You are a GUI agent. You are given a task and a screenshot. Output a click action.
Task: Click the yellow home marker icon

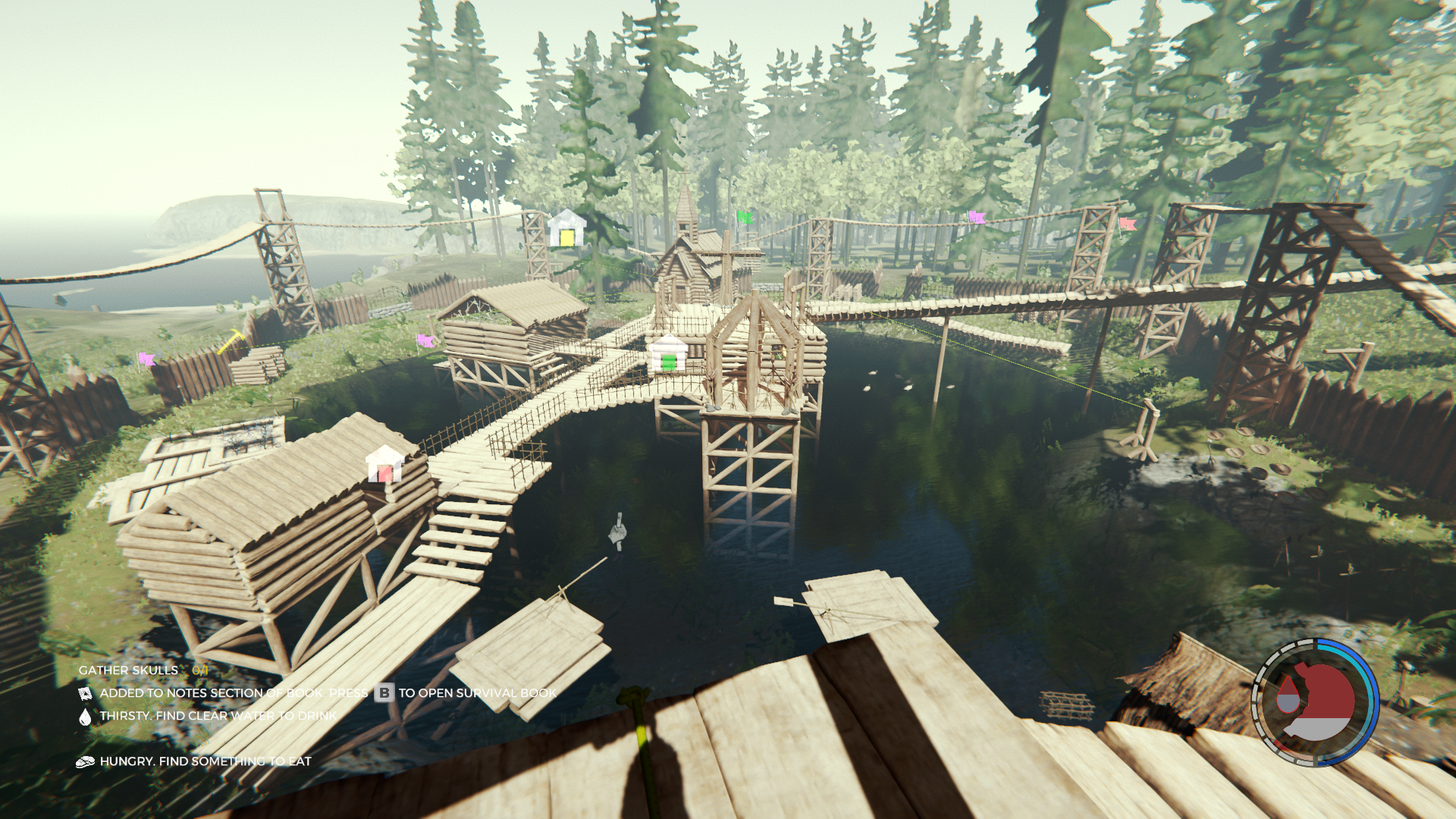(x=566, y=230)
